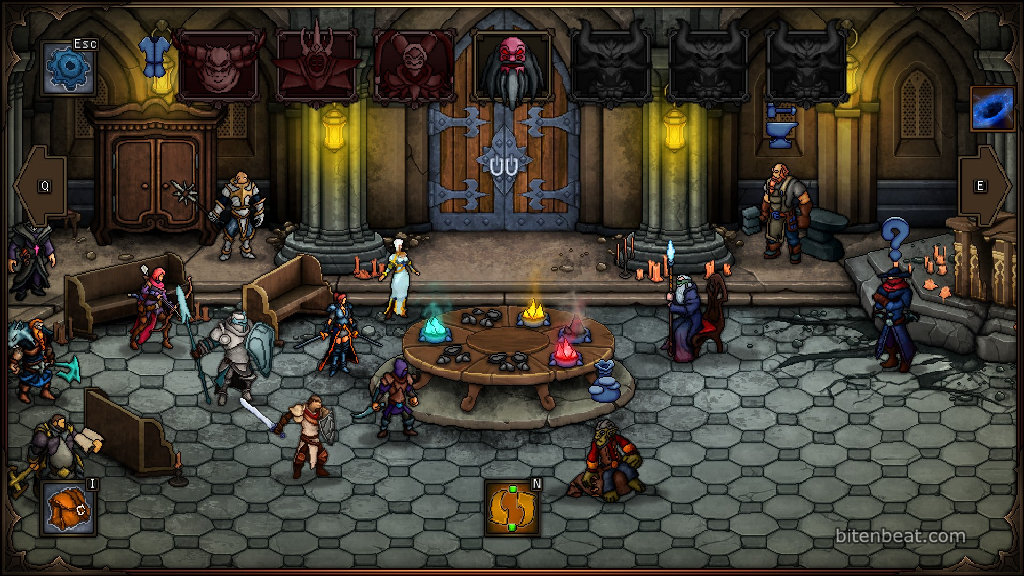1024x576 pixels.
Task: Open the blue swirling portal icon
Action: [x=991, y=108]
